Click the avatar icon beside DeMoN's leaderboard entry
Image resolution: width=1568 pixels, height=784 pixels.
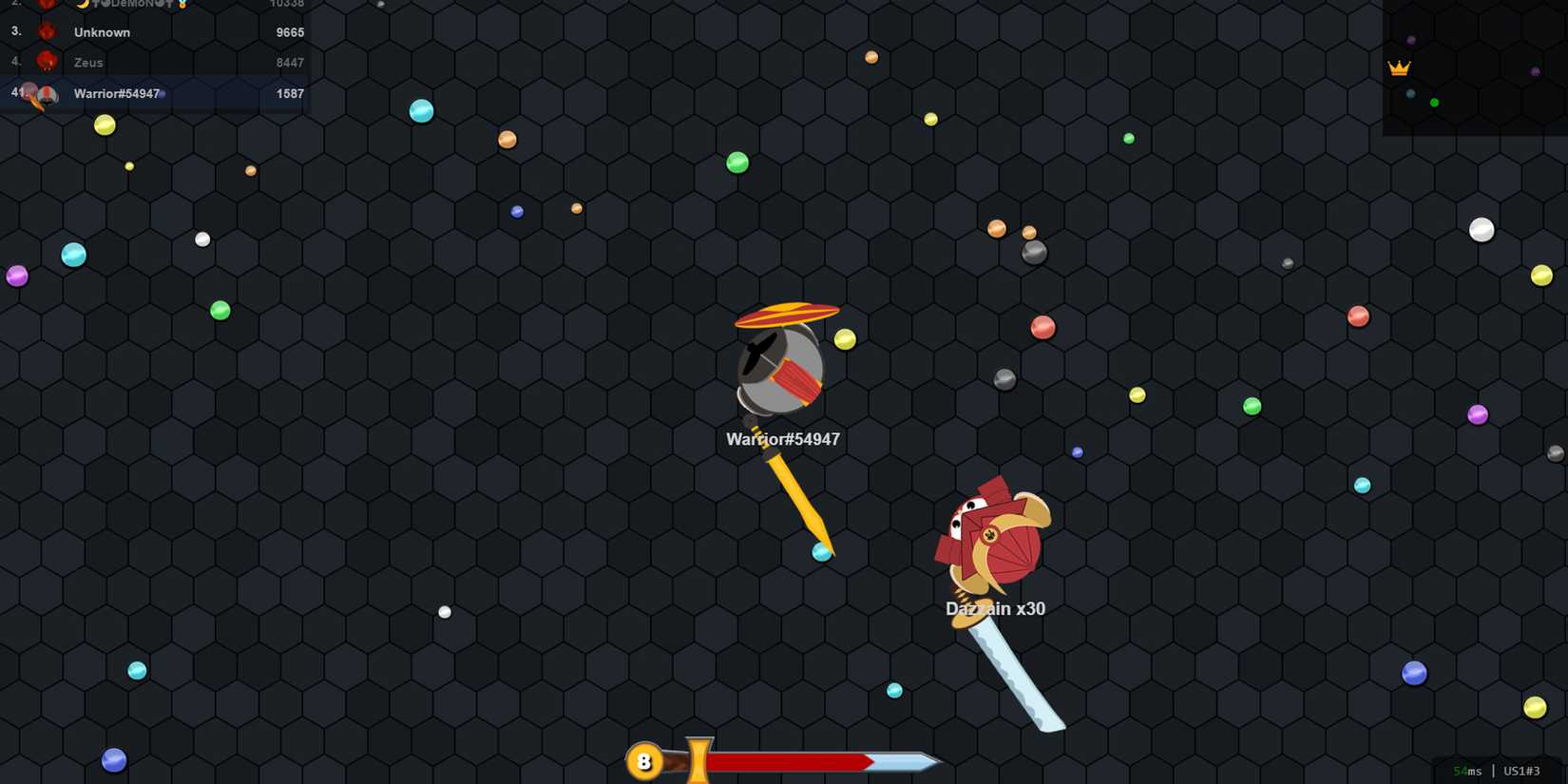tap(47, 4)
